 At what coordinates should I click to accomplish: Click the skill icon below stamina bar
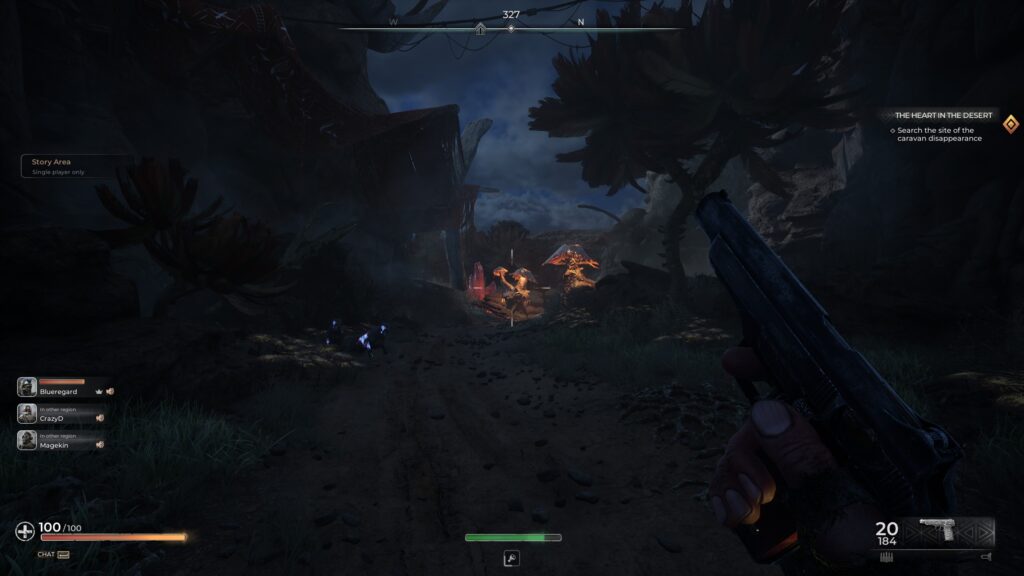[x=511, y=558]
